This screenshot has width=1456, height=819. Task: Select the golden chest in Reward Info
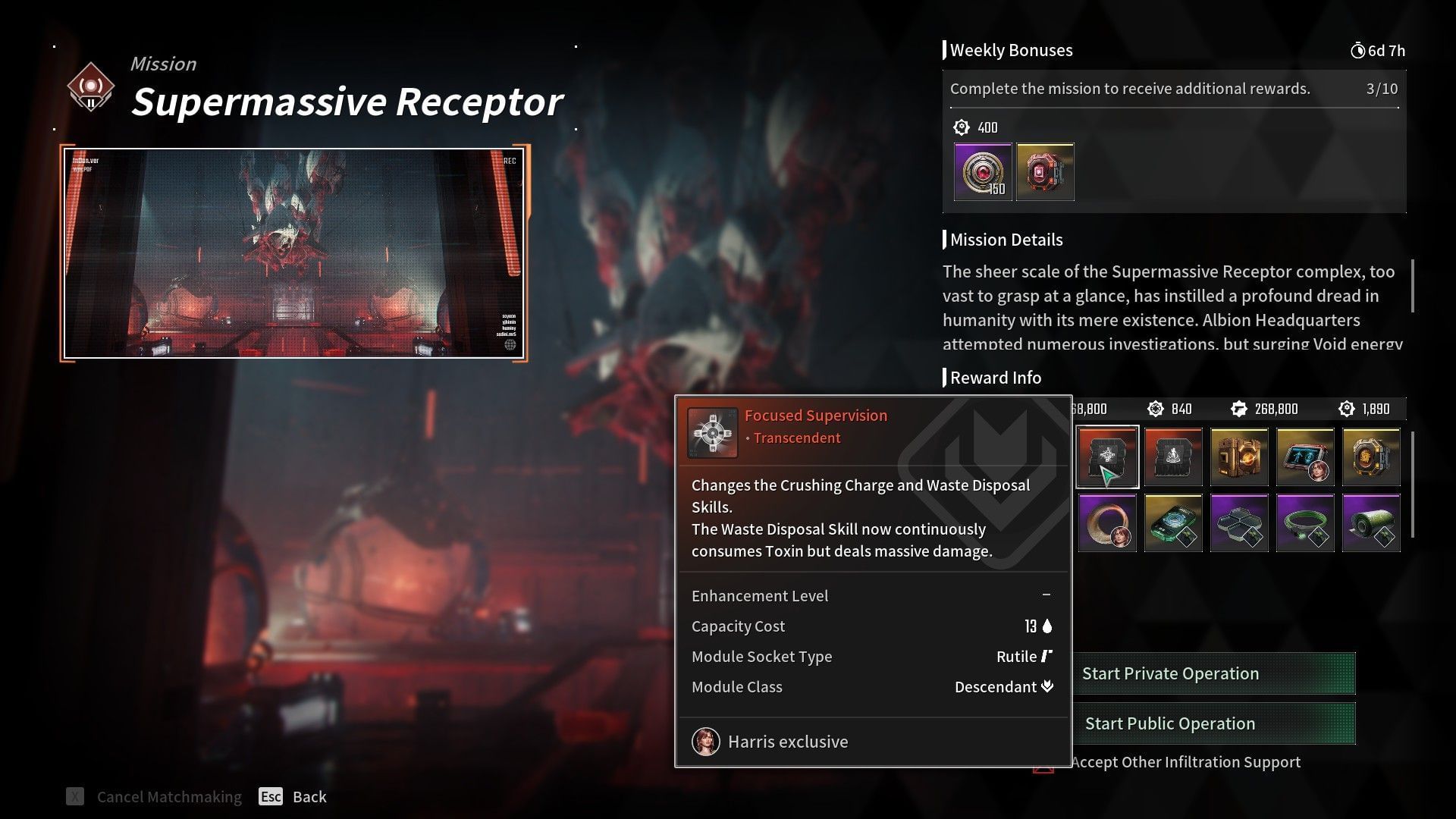point(1241,457)
